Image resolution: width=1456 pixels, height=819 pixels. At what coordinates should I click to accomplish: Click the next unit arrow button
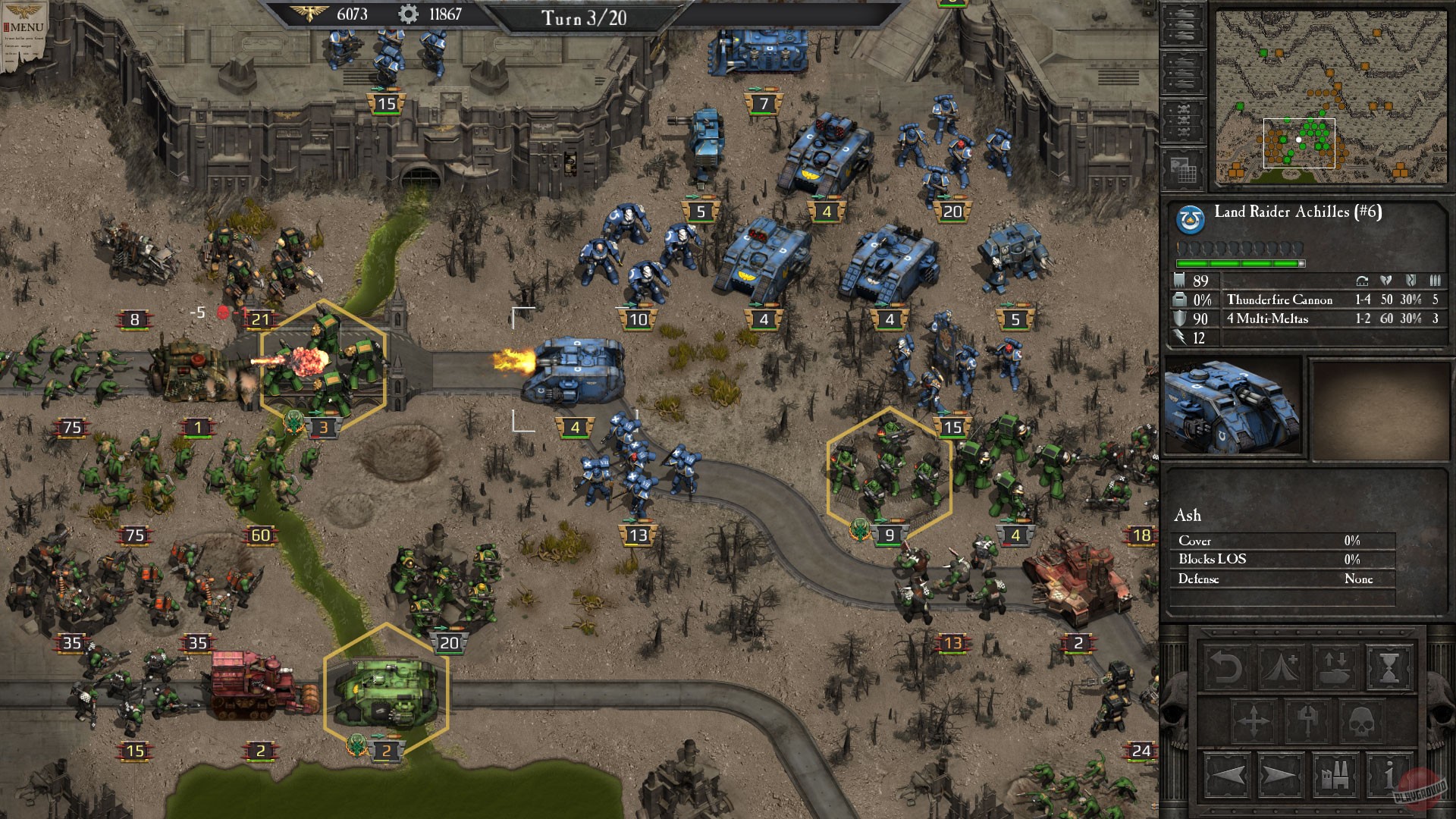point(1280,775)
